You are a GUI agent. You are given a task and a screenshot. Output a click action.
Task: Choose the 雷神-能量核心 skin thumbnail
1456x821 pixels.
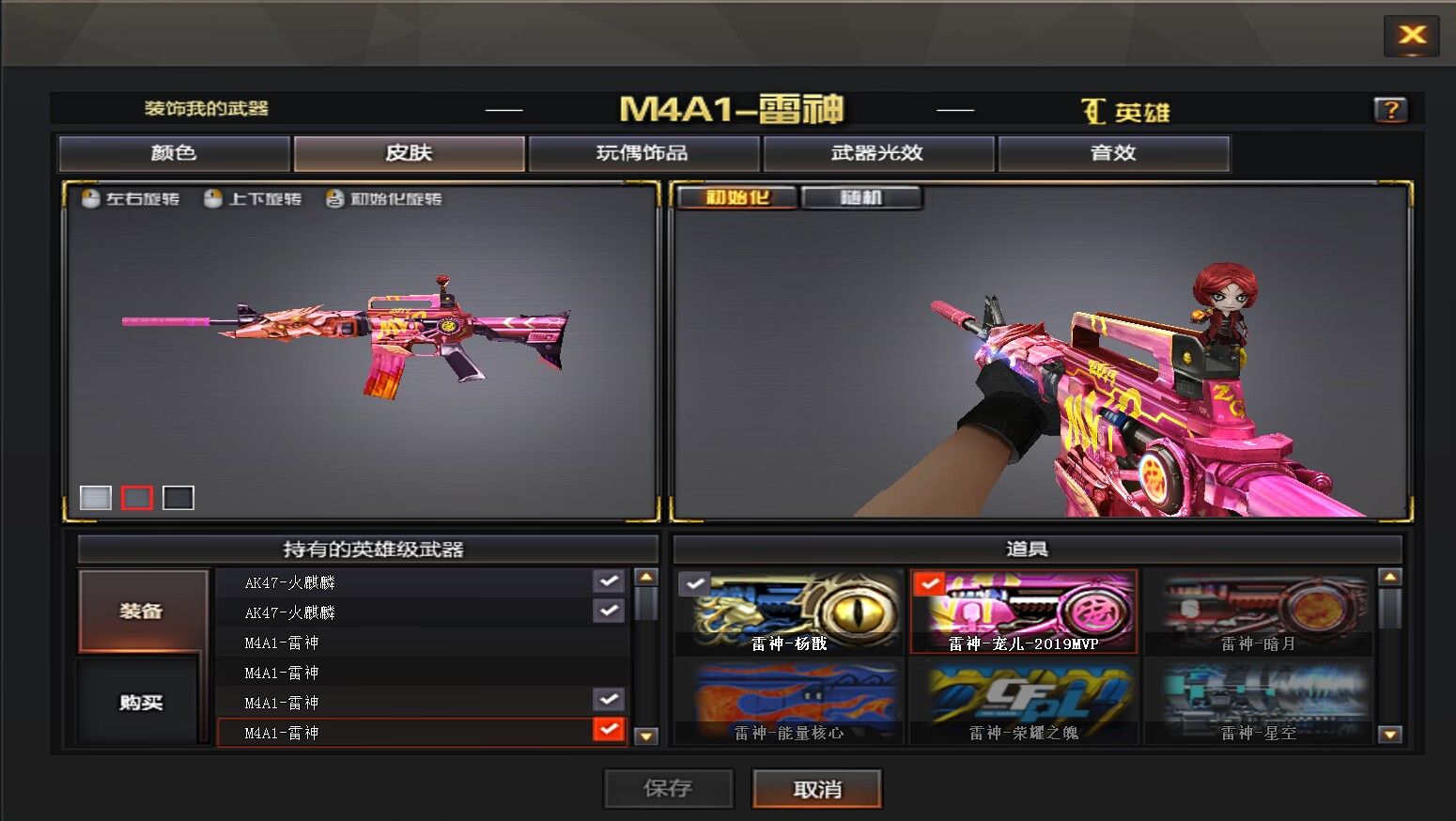click(789, 702)
